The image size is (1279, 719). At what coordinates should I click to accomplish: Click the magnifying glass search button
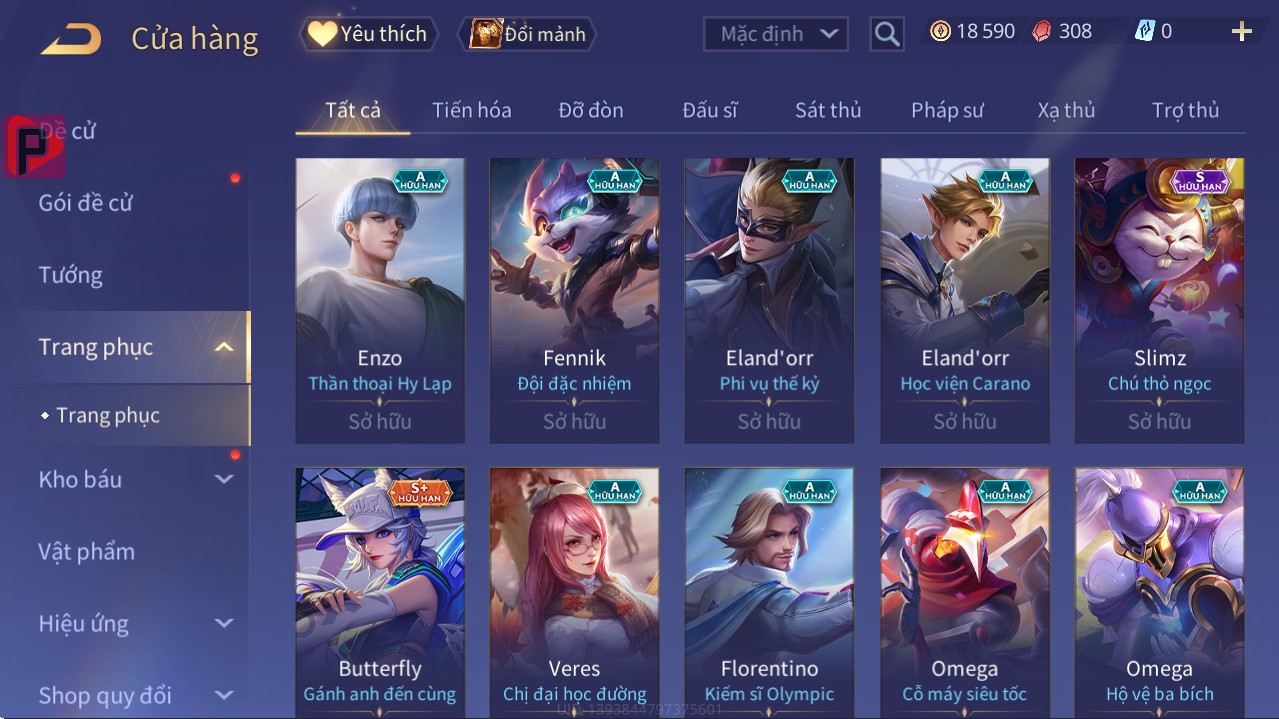tap(886, 34)
